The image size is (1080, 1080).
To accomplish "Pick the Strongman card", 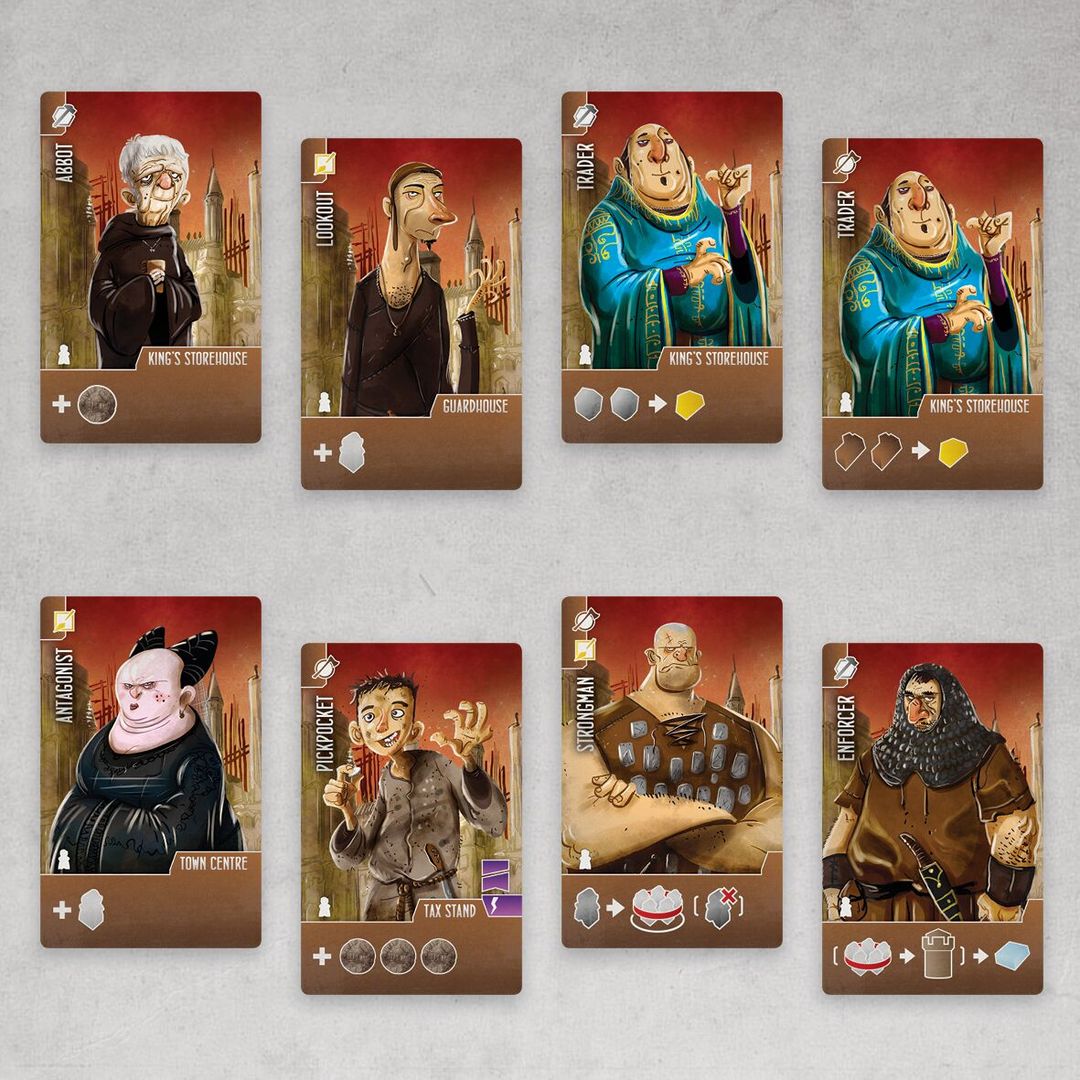I will (671, 771).
